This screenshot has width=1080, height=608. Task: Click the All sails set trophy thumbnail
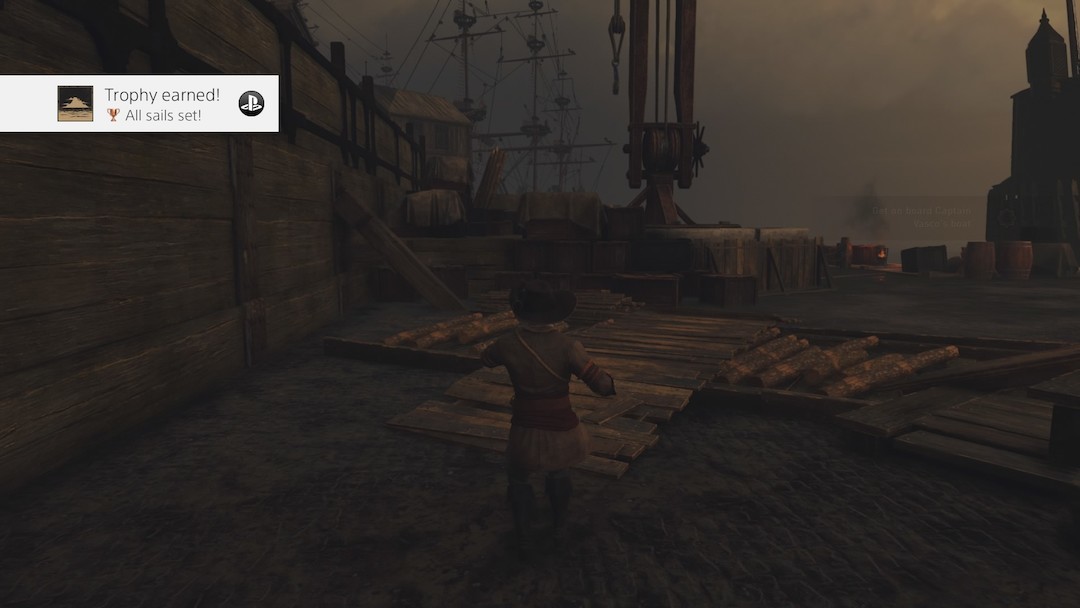click(75, 104)
